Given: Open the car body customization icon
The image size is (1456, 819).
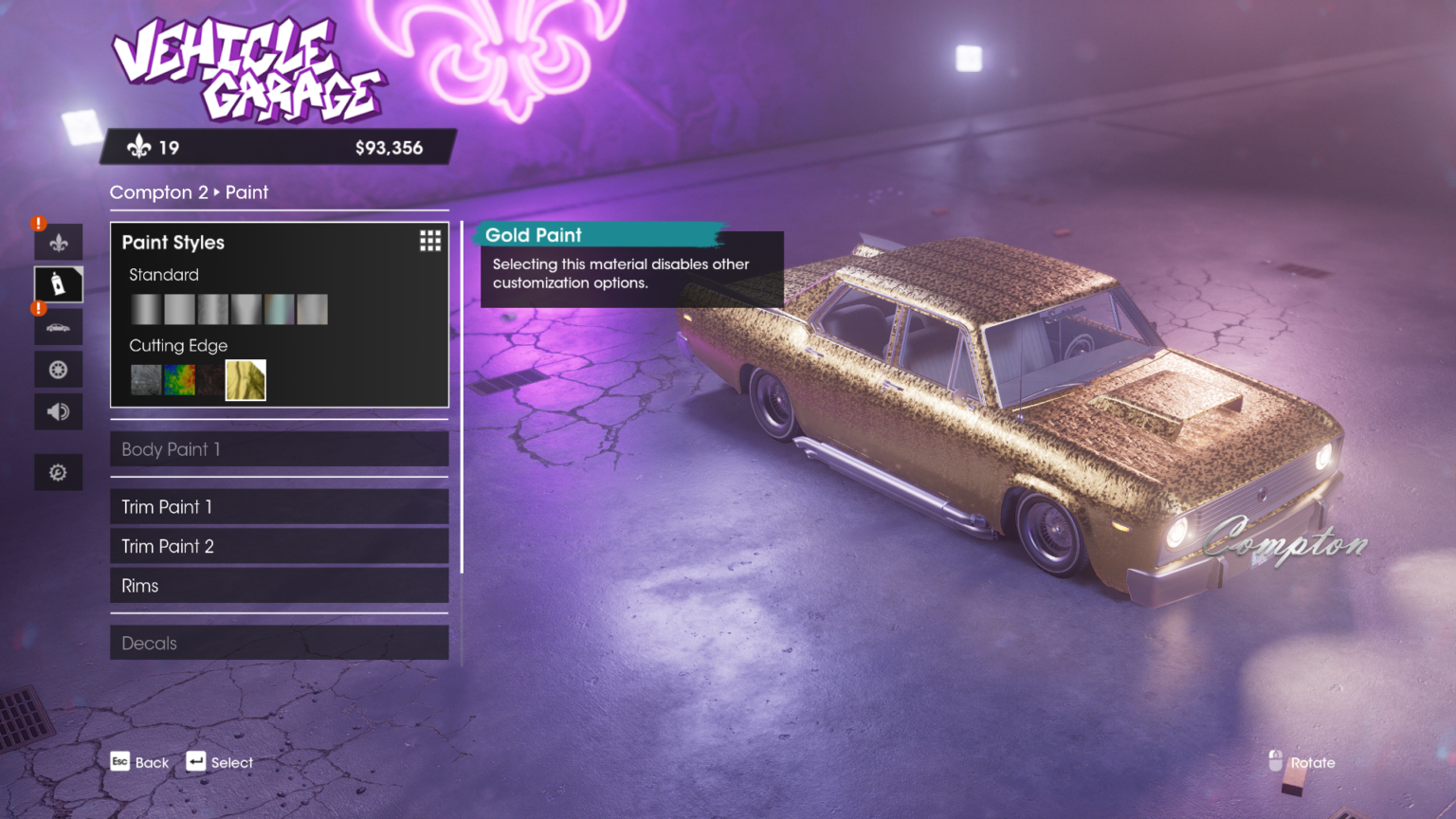Looking at the screenshot, I should coord(58,326).
